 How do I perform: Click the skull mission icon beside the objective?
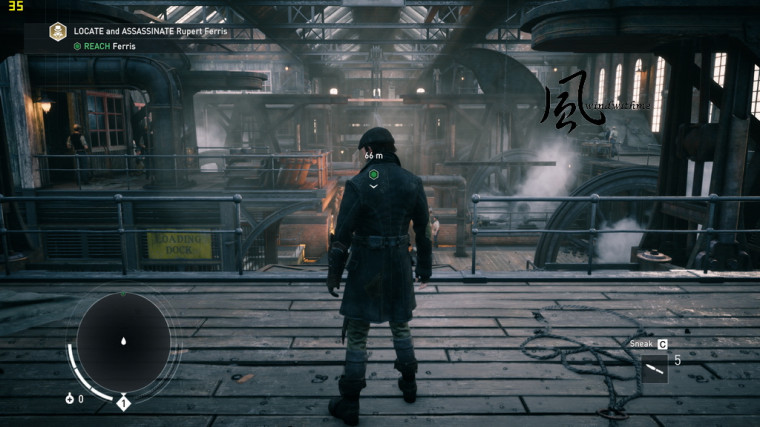tap(58, 31)
